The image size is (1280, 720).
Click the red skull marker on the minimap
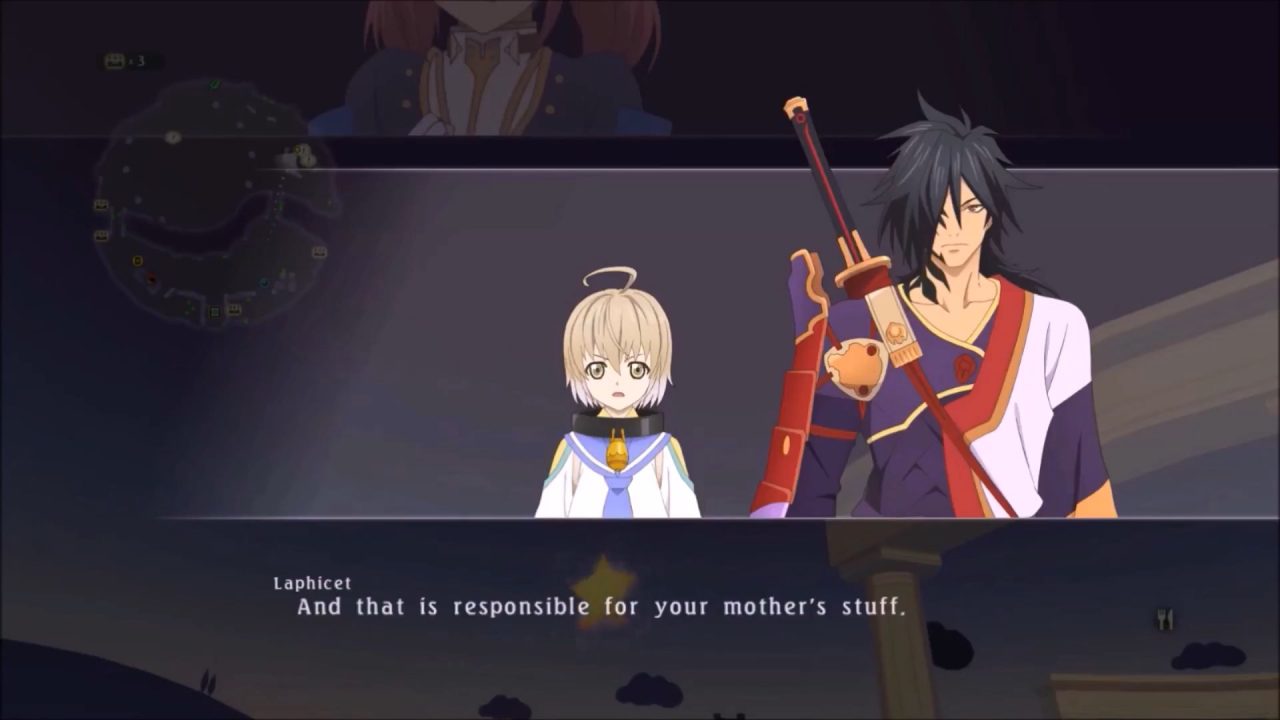point(150,278)
